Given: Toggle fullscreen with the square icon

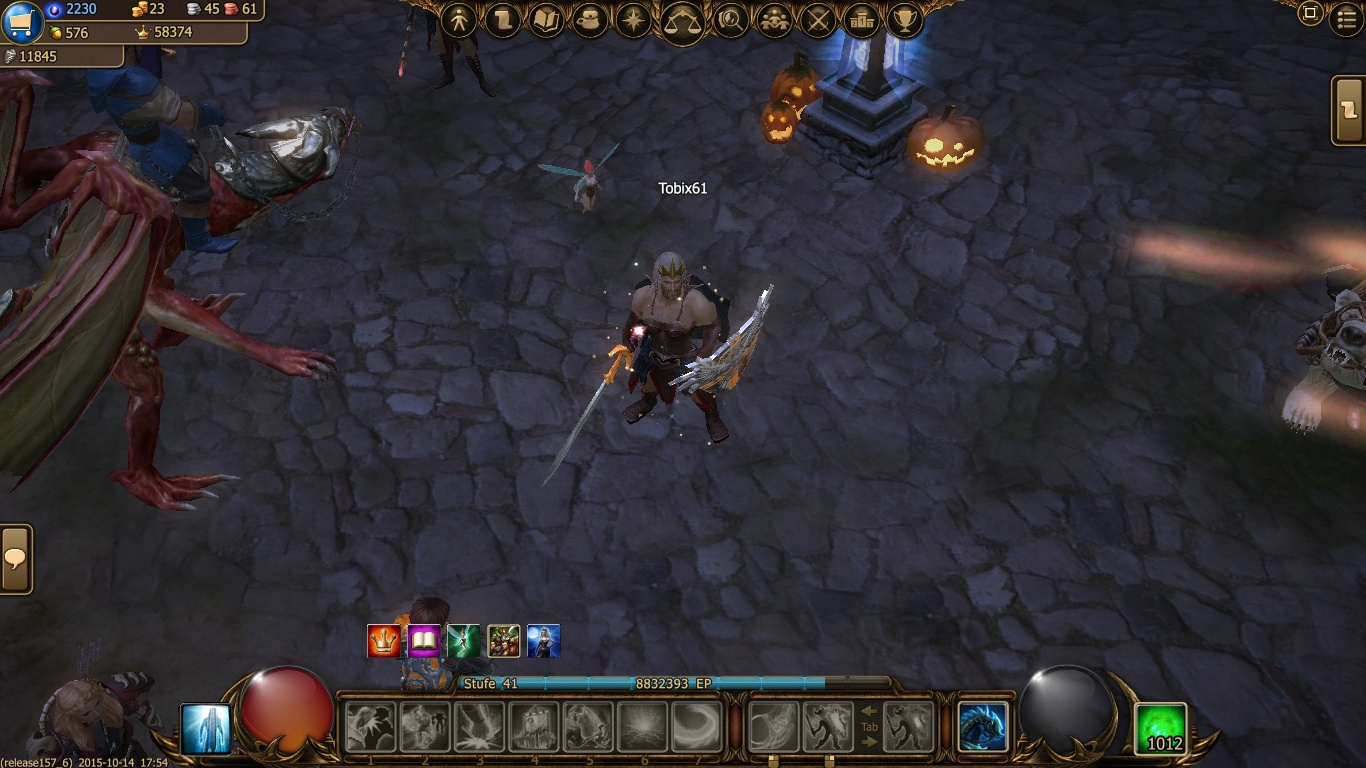Looking at the screenshot, I should 1310,14.
